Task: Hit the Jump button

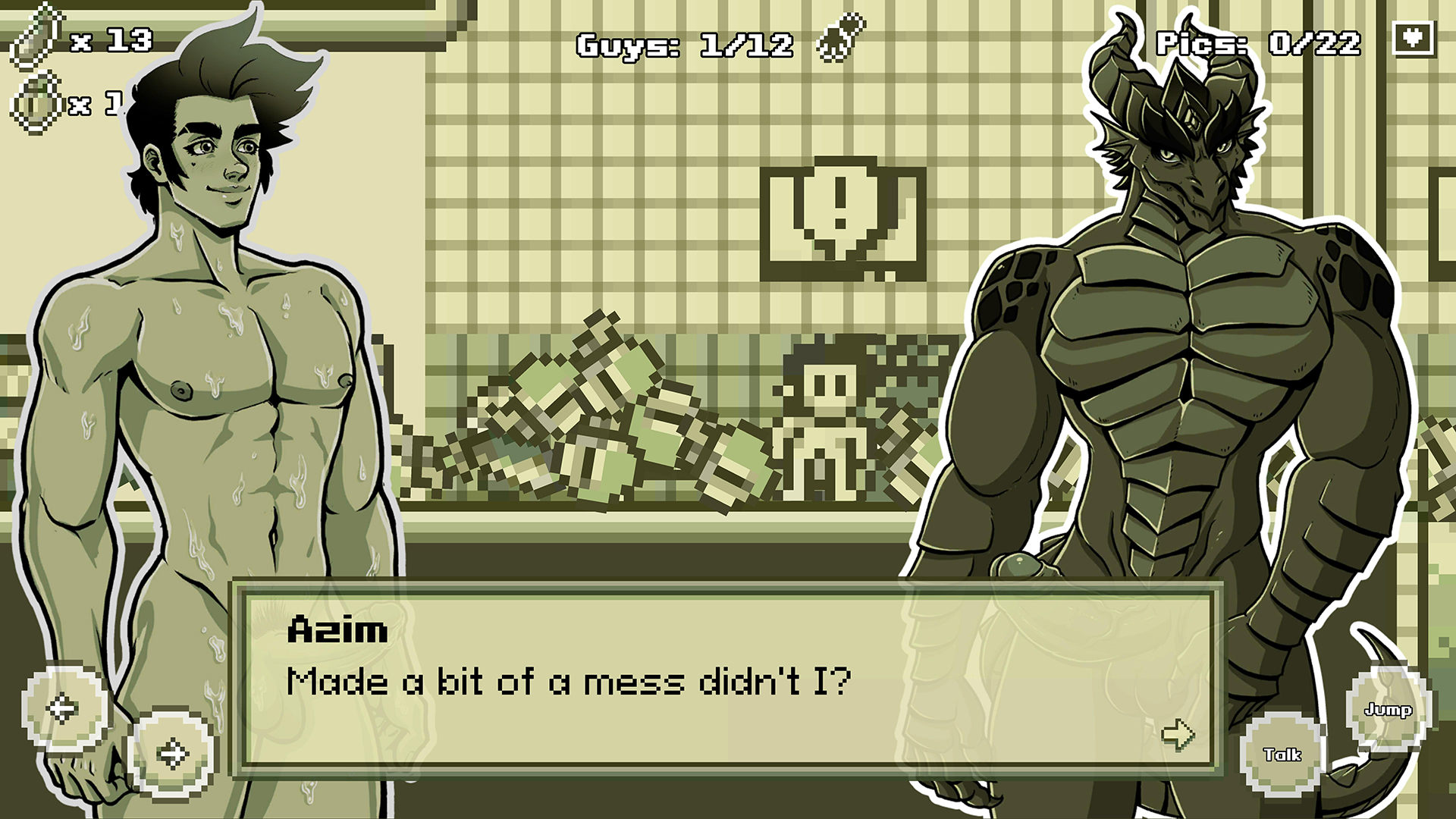Action: click(1388, 710)
